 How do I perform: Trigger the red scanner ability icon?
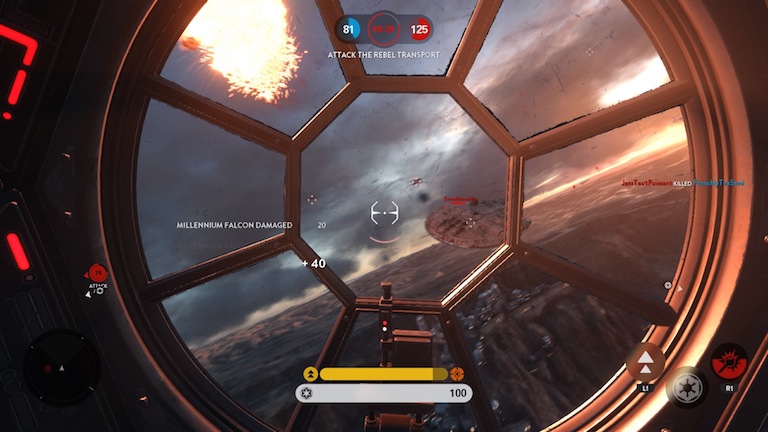pyautogui.click(x=729, y=361)
